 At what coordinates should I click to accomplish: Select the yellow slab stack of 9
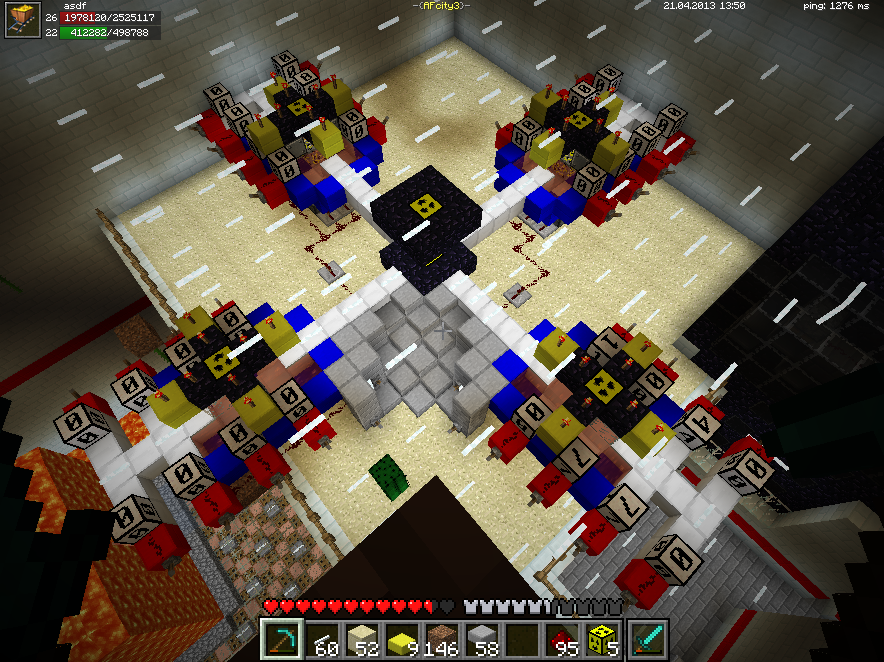coord(402,638)
